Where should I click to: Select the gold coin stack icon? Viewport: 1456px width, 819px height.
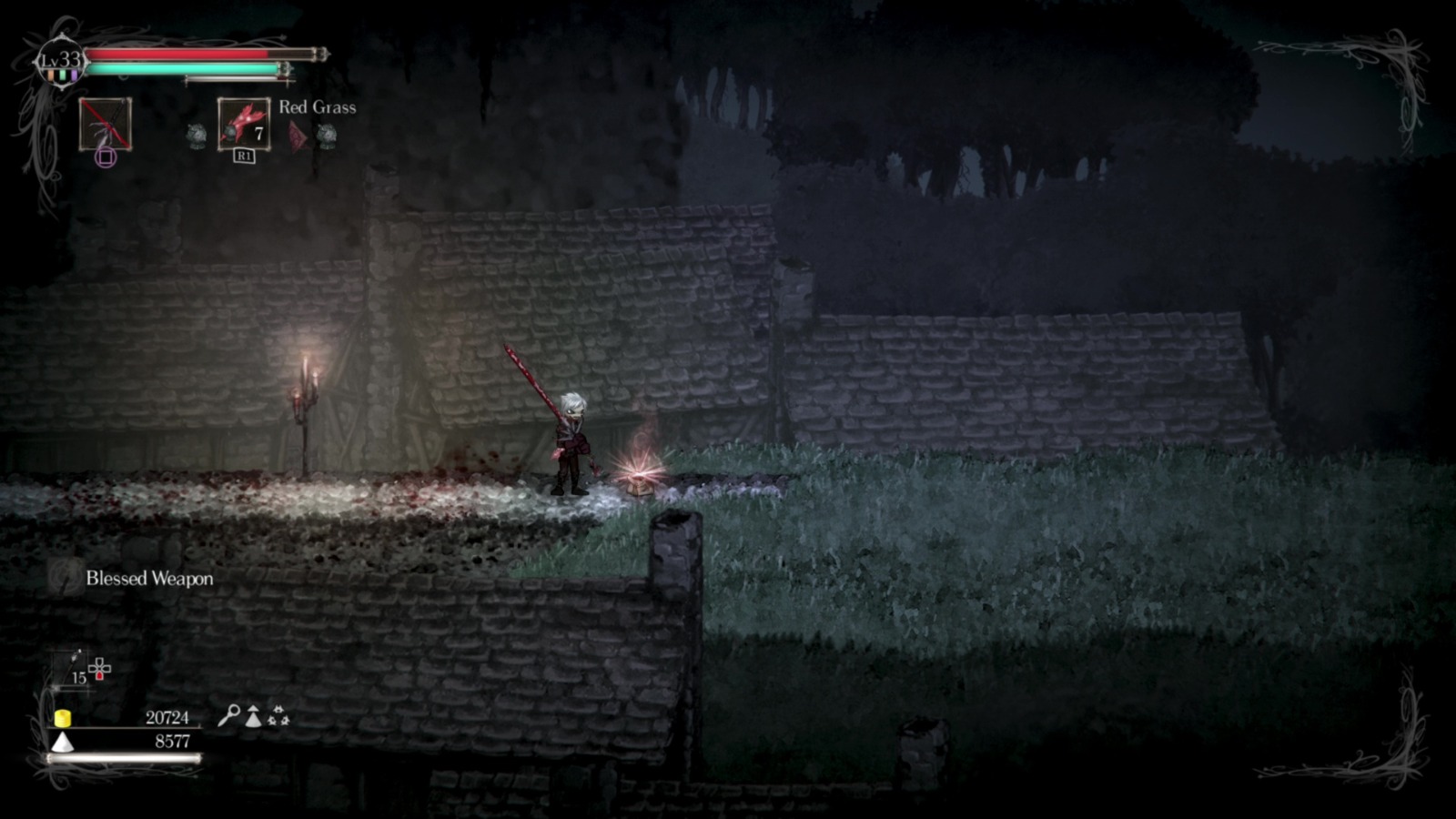tap(63, 718)
